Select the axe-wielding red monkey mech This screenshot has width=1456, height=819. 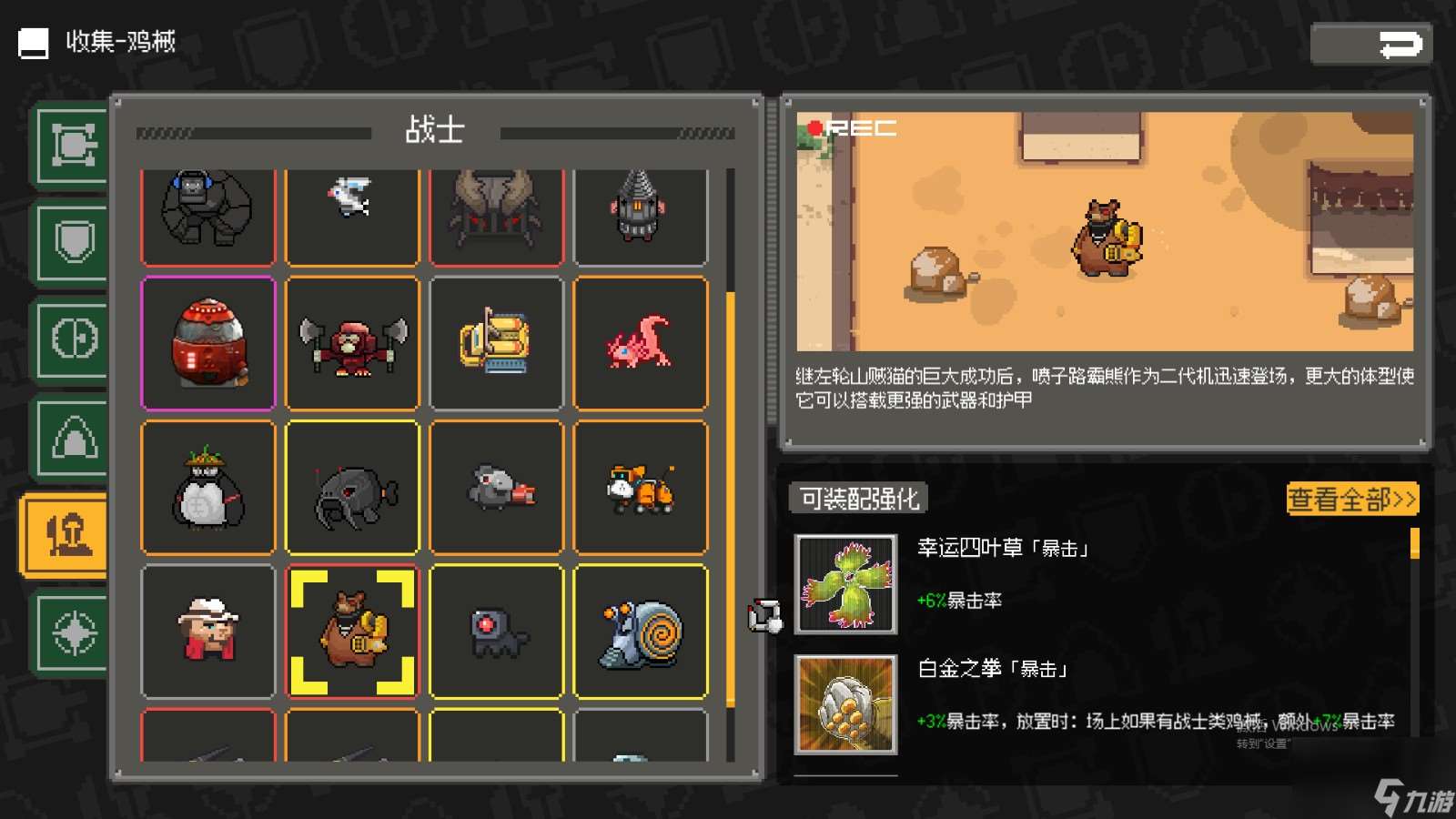coord(352,343)
